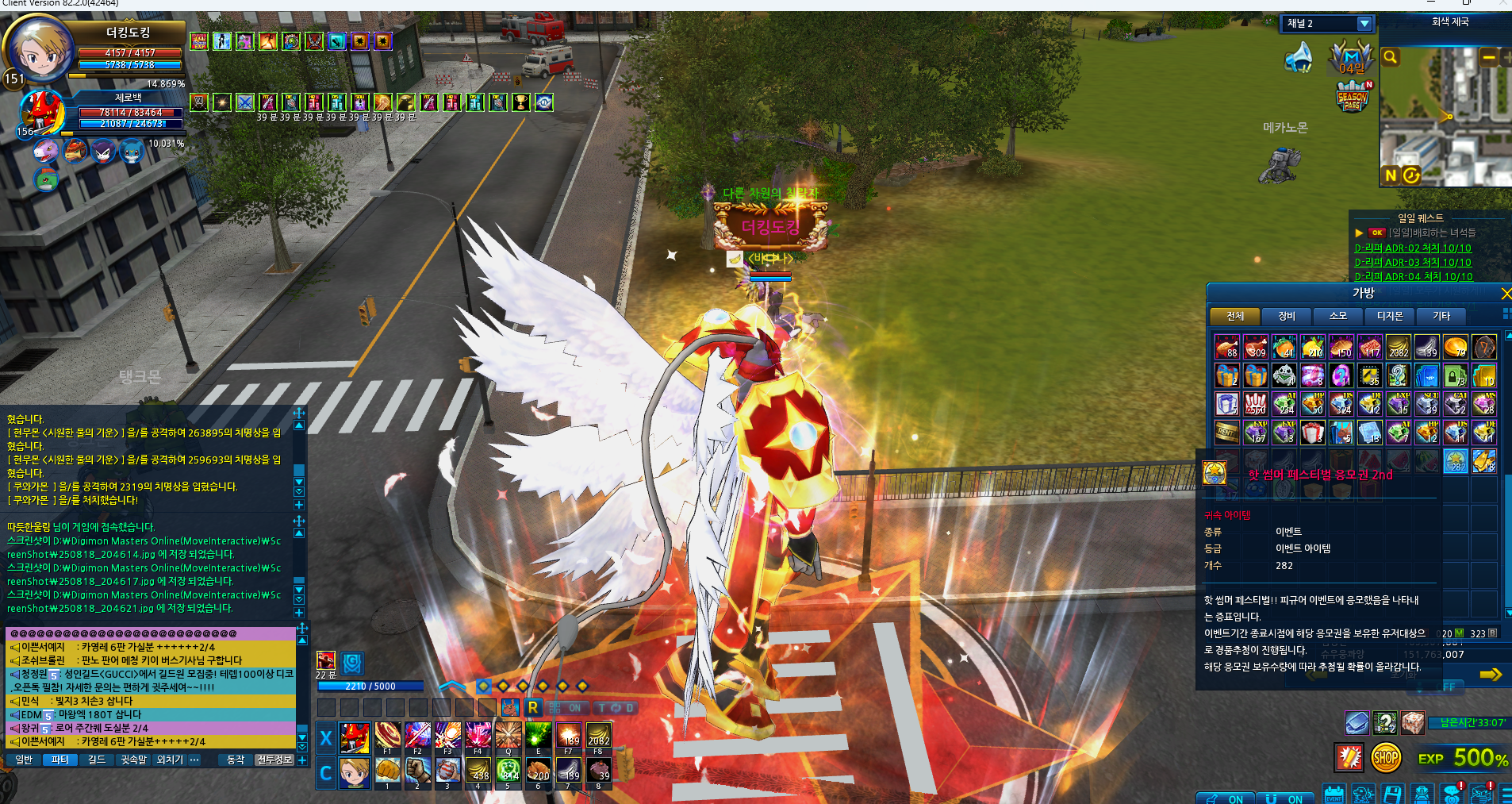Open the Season Pass icon

pyautogui.click(x=1353, y=98)
